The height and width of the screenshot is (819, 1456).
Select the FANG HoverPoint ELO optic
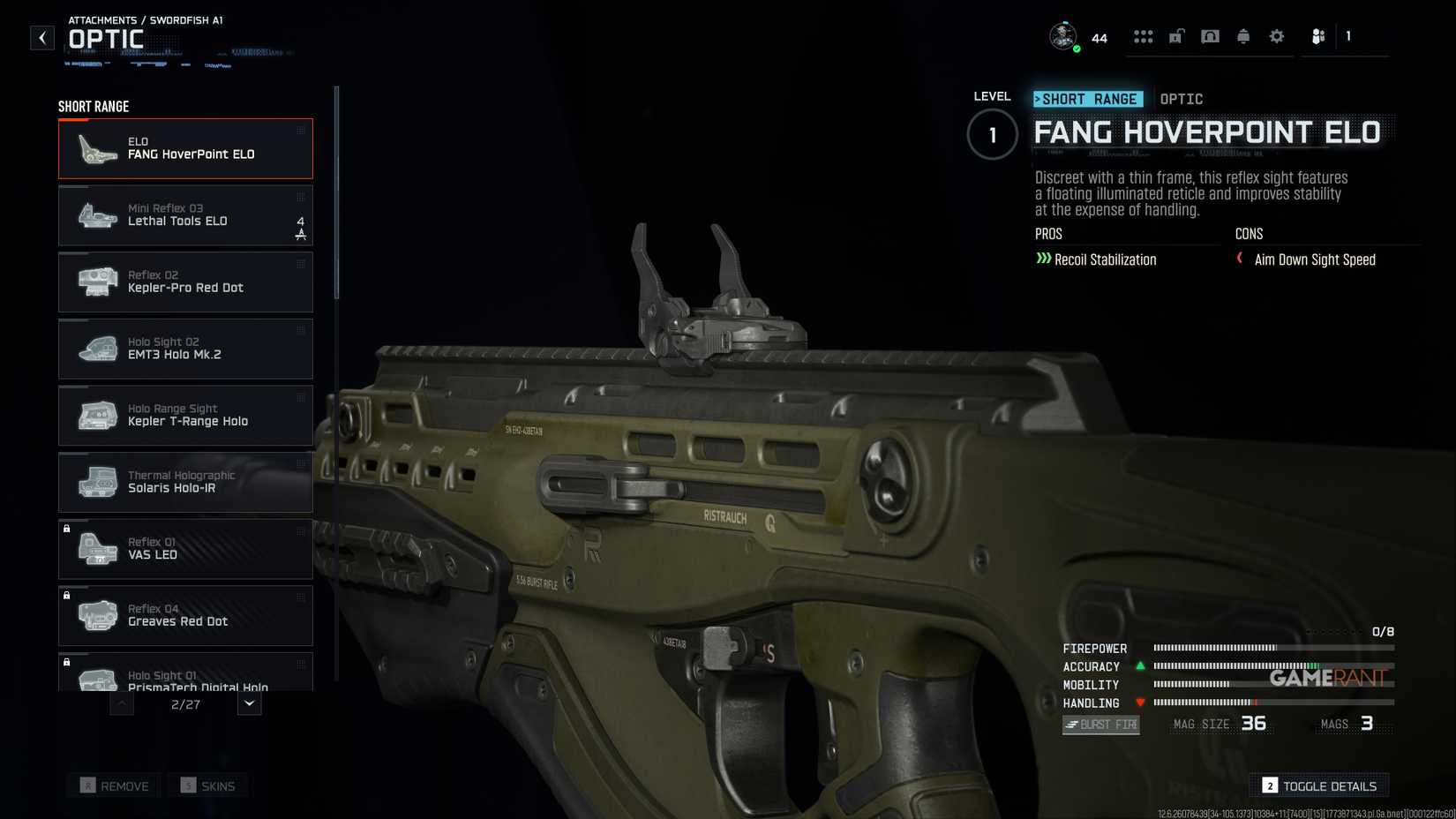point(185,148)
